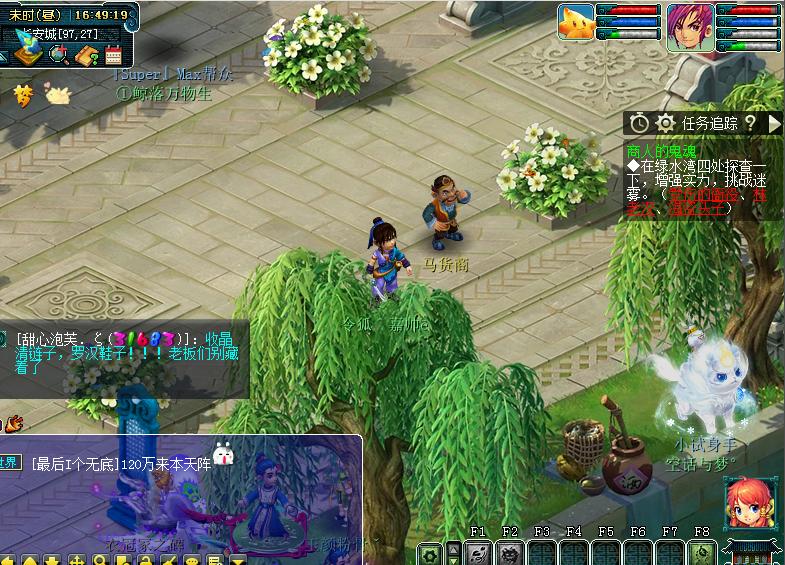The width and height of the screenshot is (785, 565).
Task: Select the 任务追踪 quest tracker title
Action: 710,123
